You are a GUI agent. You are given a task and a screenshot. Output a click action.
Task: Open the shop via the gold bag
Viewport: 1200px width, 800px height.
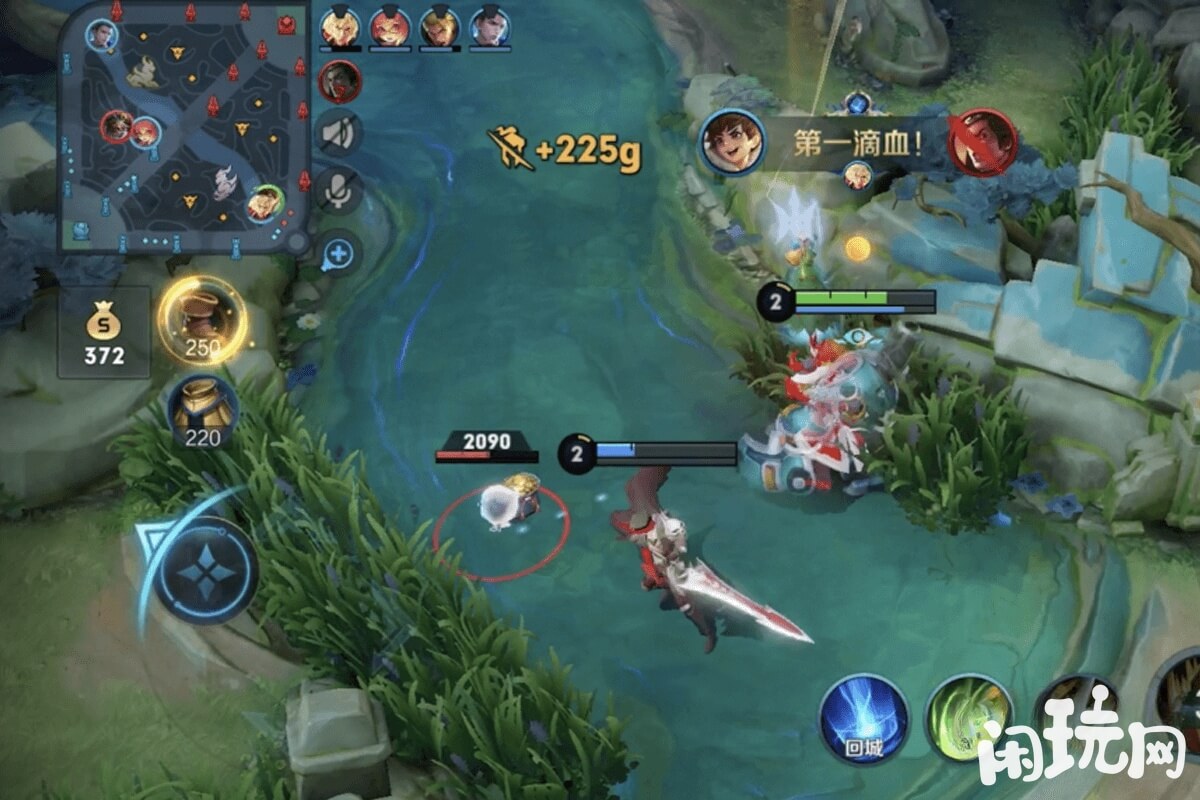pos(104,332)
